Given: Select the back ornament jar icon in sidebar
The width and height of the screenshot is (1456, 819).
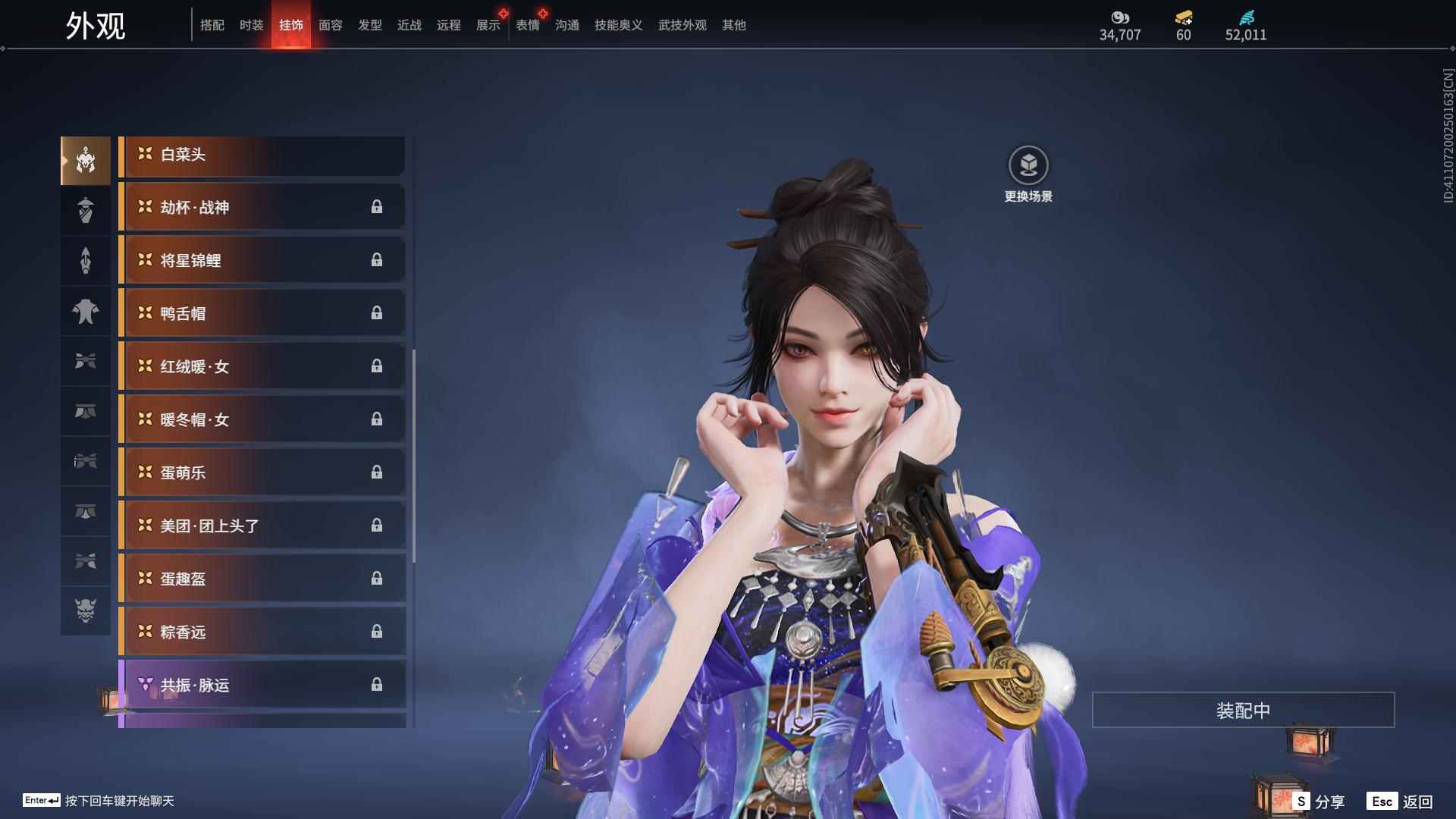Looking at the screenshot, I should click(x=85, y=210).
